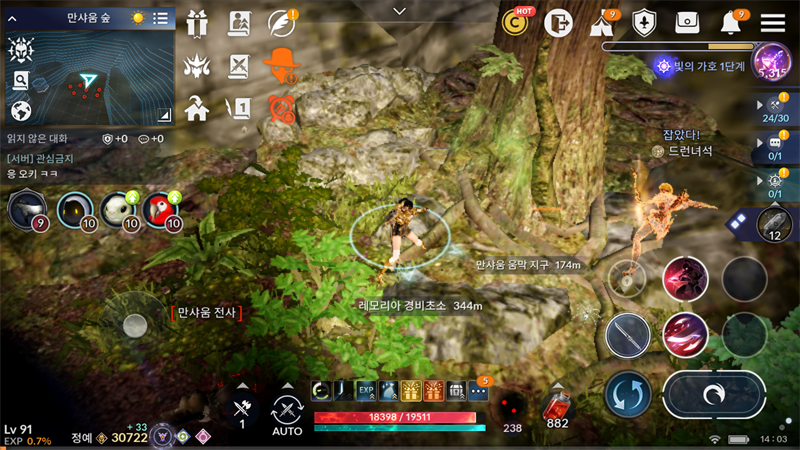Open the notification bell alerts

tap(730, 23)
